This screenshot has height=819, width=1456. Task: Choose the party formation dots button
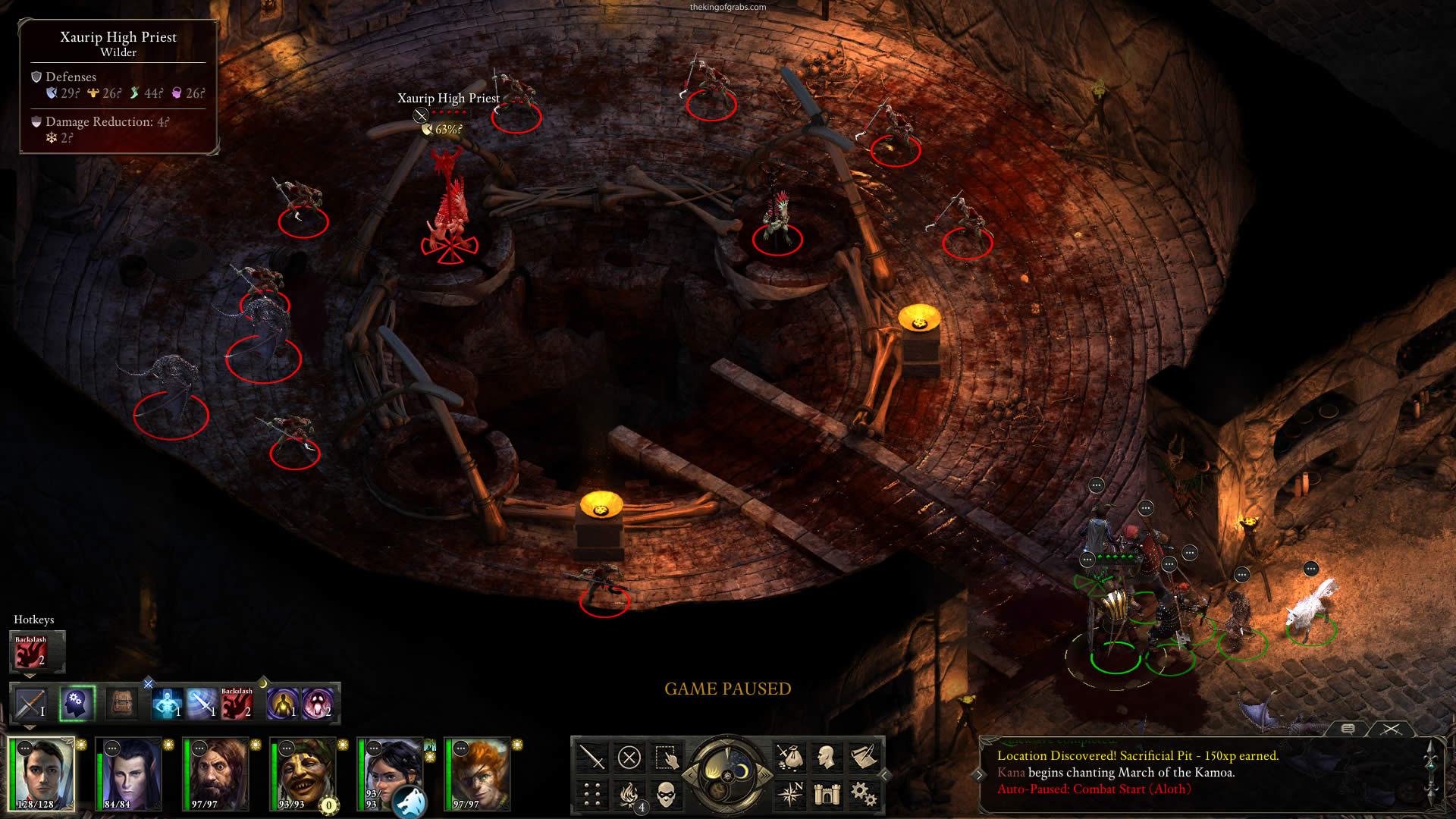tap(591, 794)
